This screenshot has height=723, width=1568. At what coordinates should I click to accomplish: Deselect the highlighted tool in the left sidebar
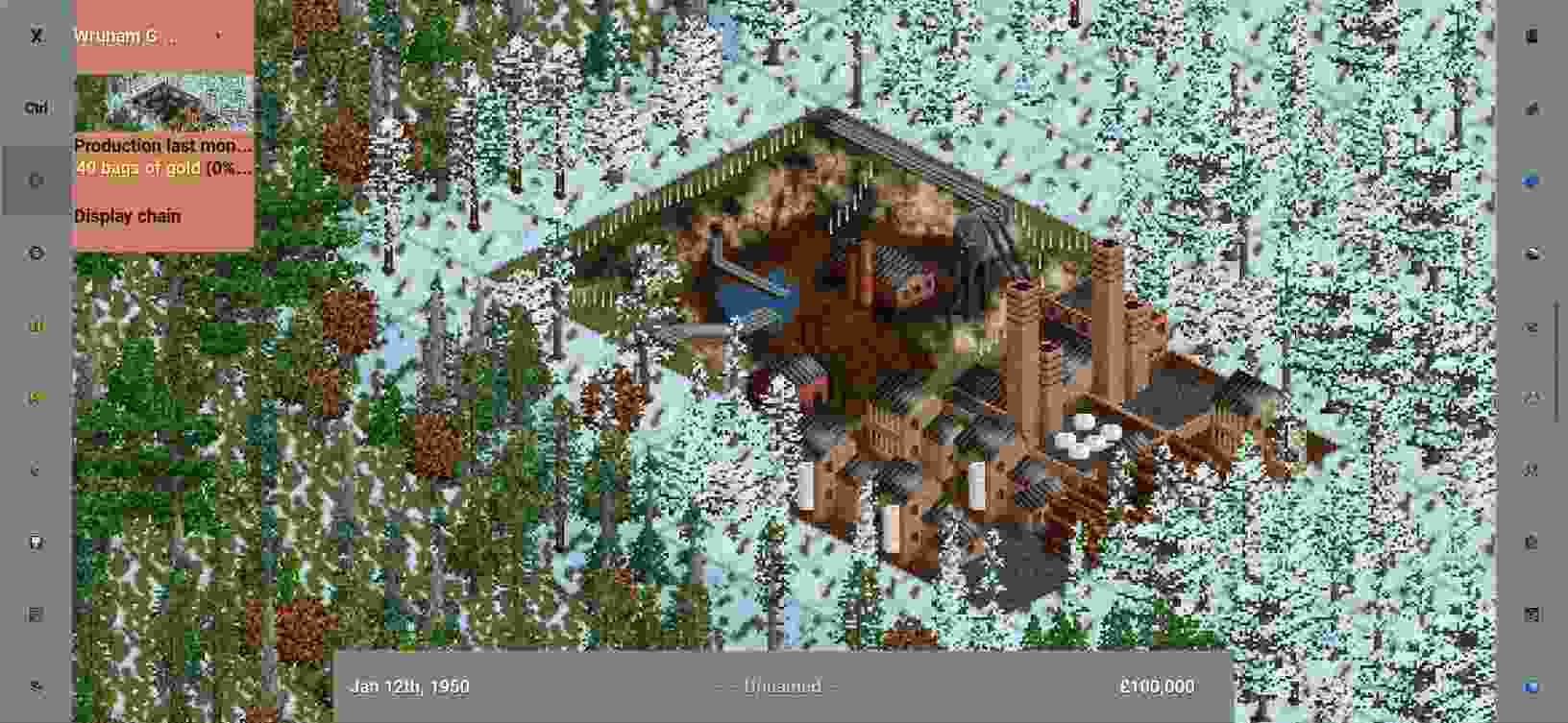tap(37, 181)
